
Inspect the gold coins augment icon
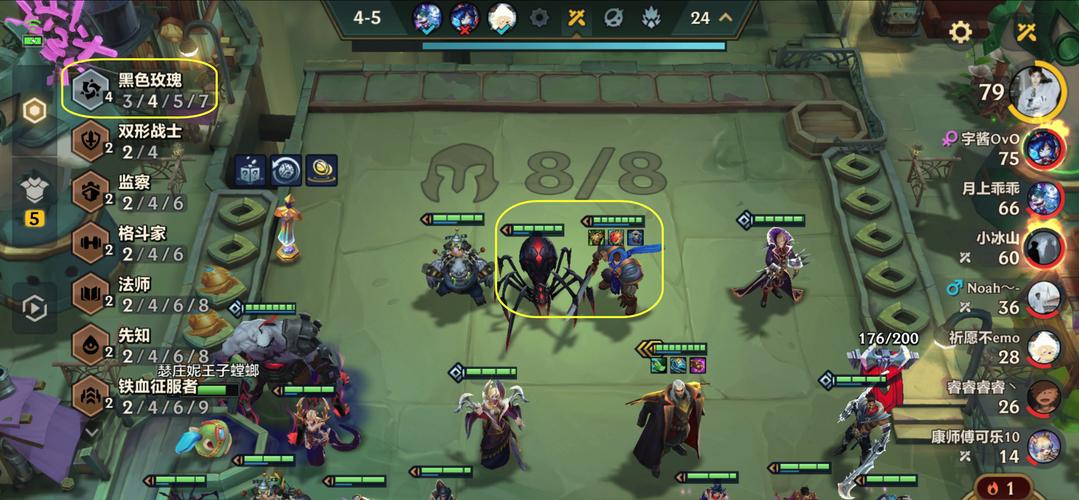[x=321, y=170]
